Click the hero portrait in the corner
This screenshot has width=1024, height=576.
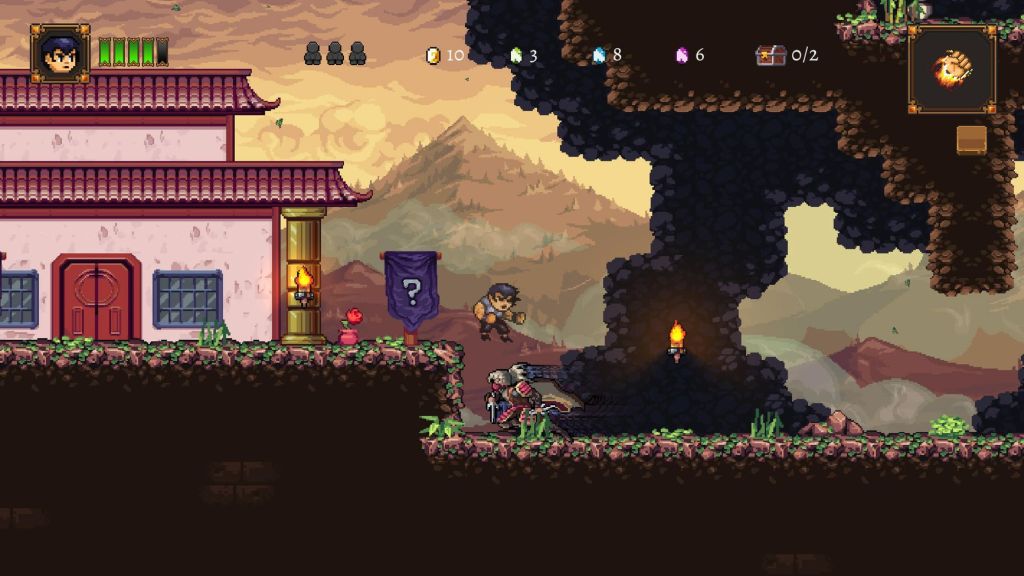click(60, 53)
